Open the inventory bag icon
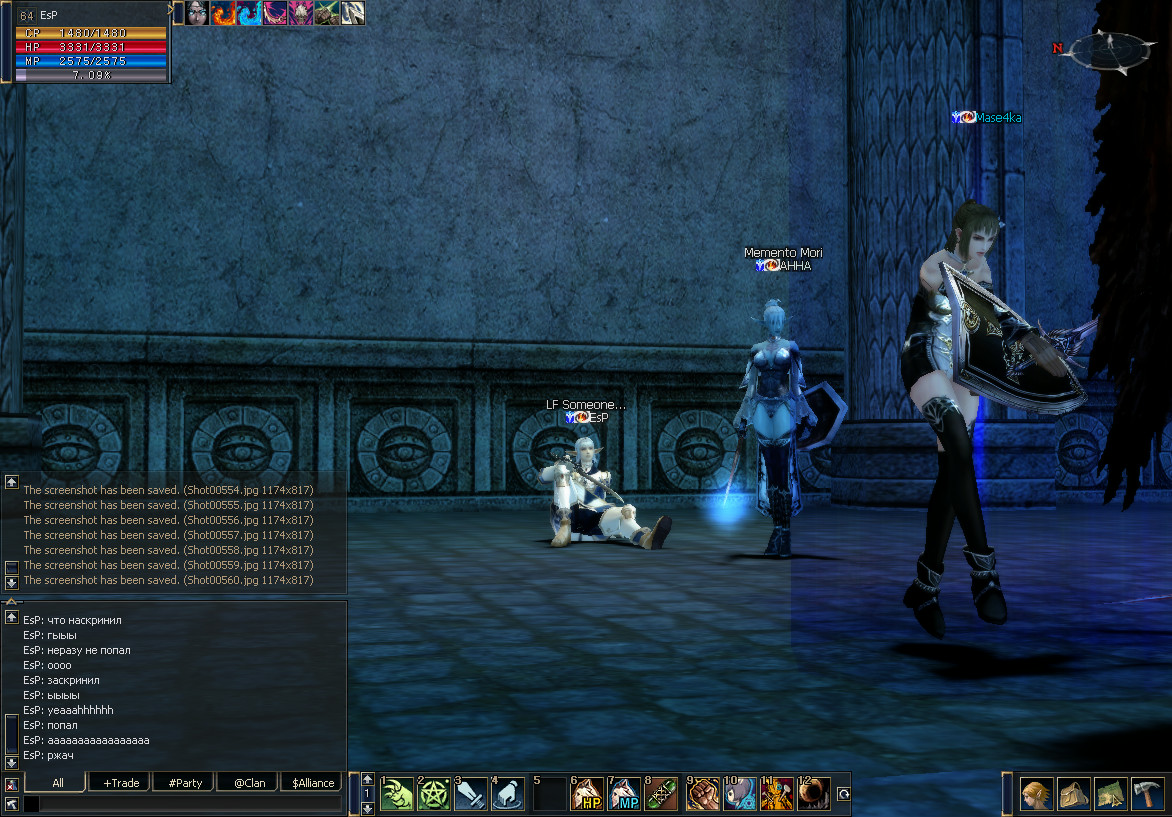Screen dimensions: 1172x817 click(1073, 795)
